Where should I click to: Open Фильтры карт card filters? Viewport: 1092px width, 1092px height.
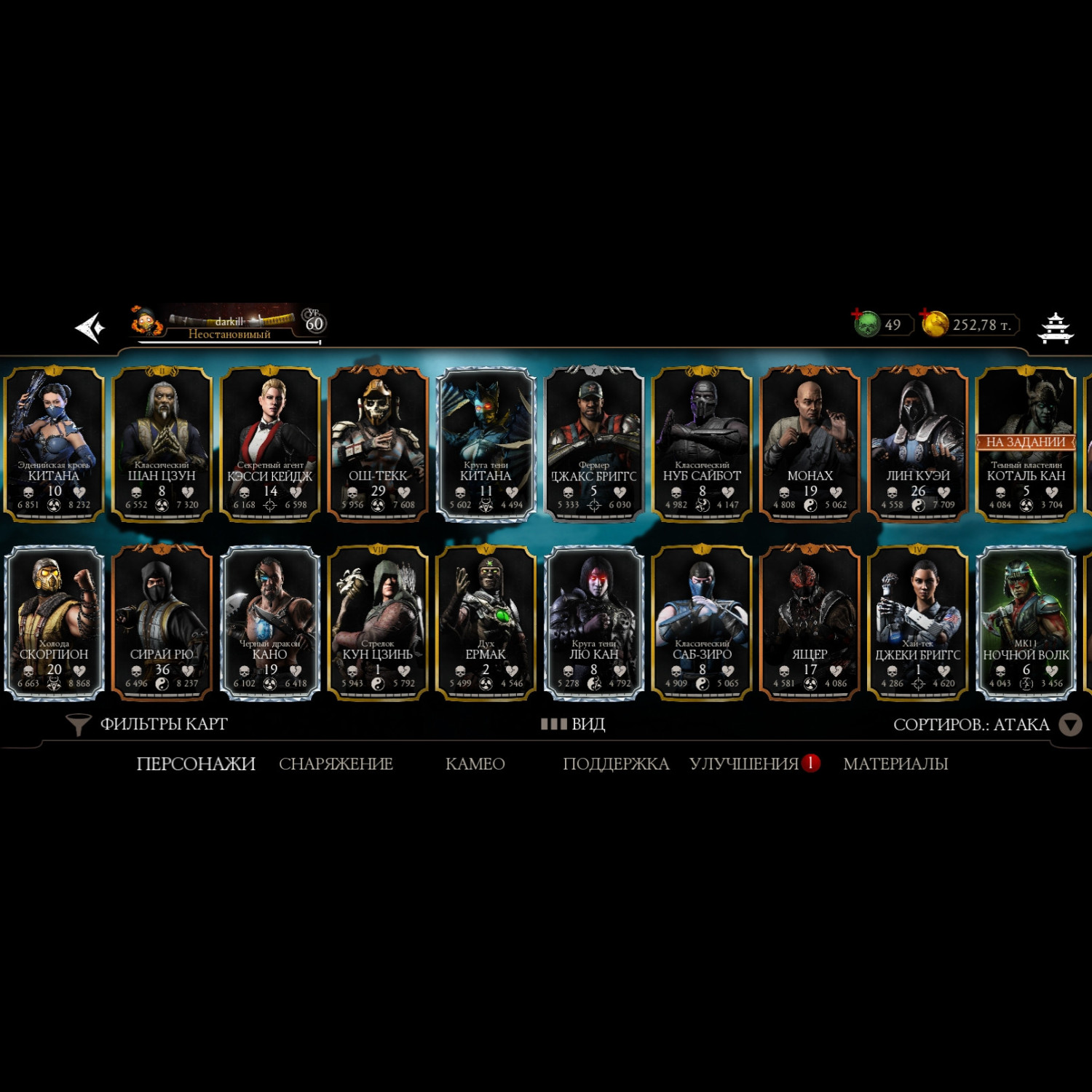click(x=148, y=724)
